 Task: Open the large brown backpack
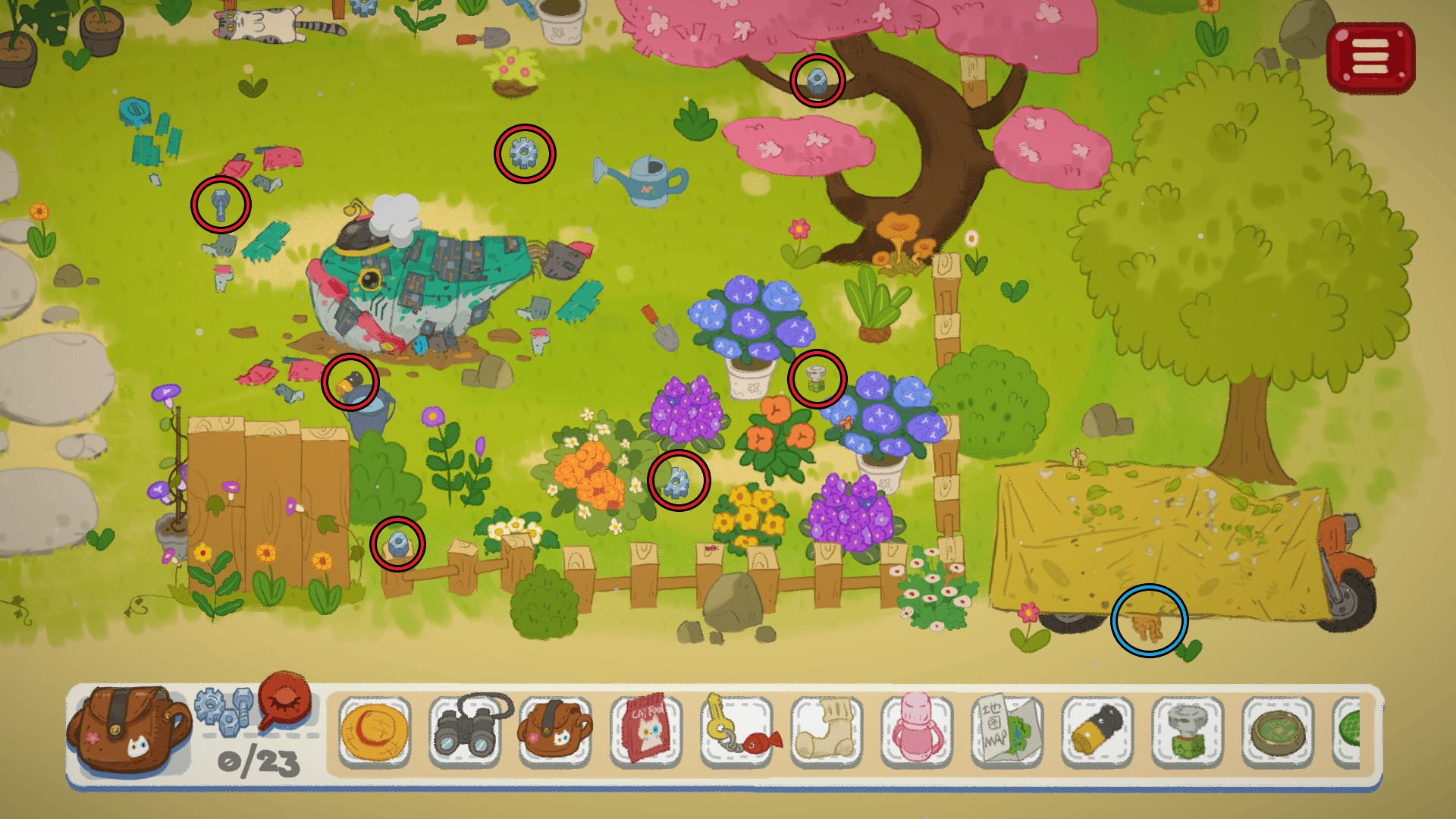click(127, 731)
